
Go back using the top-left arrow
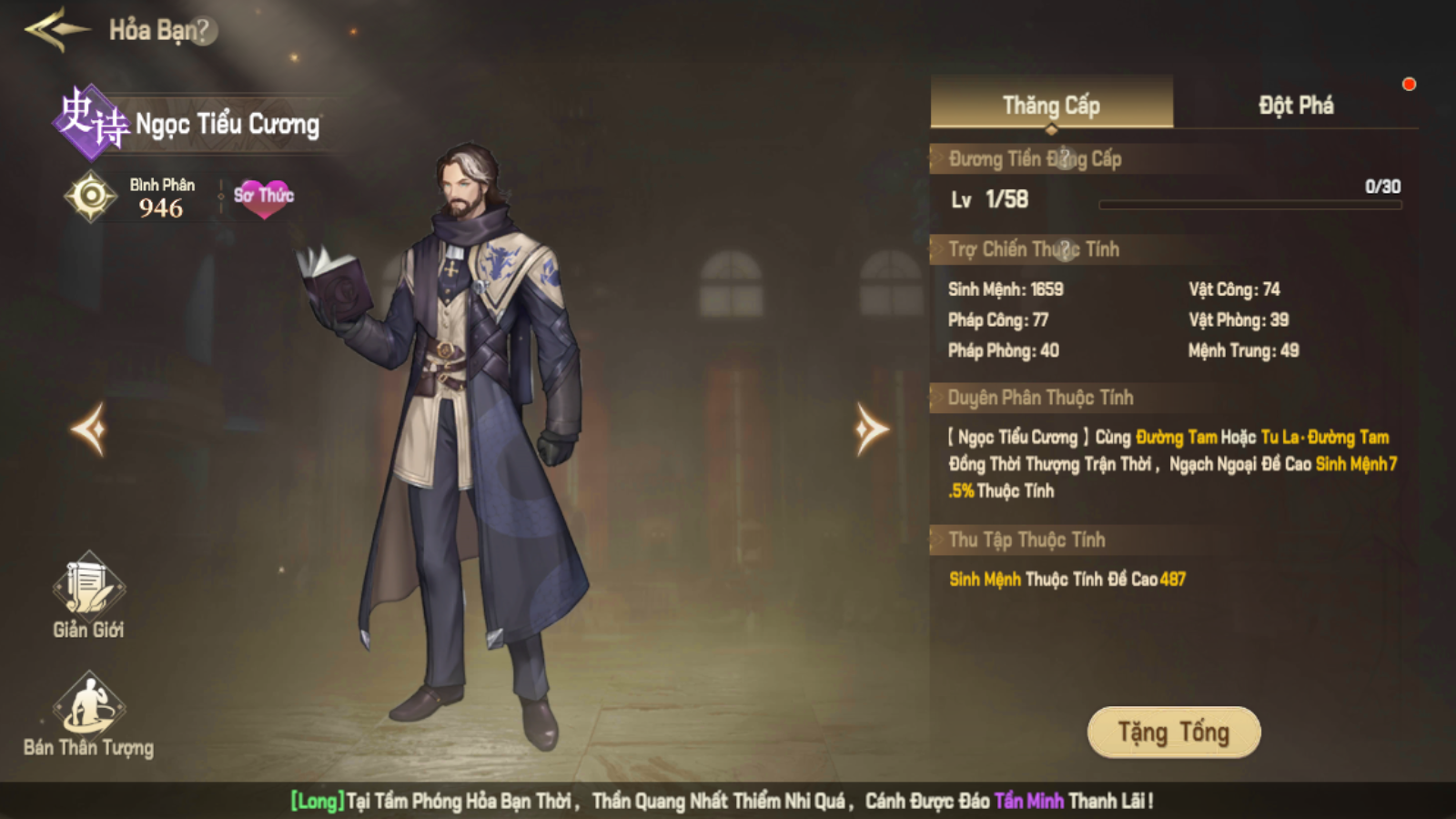pyautogui.click(x=56, y=30)
